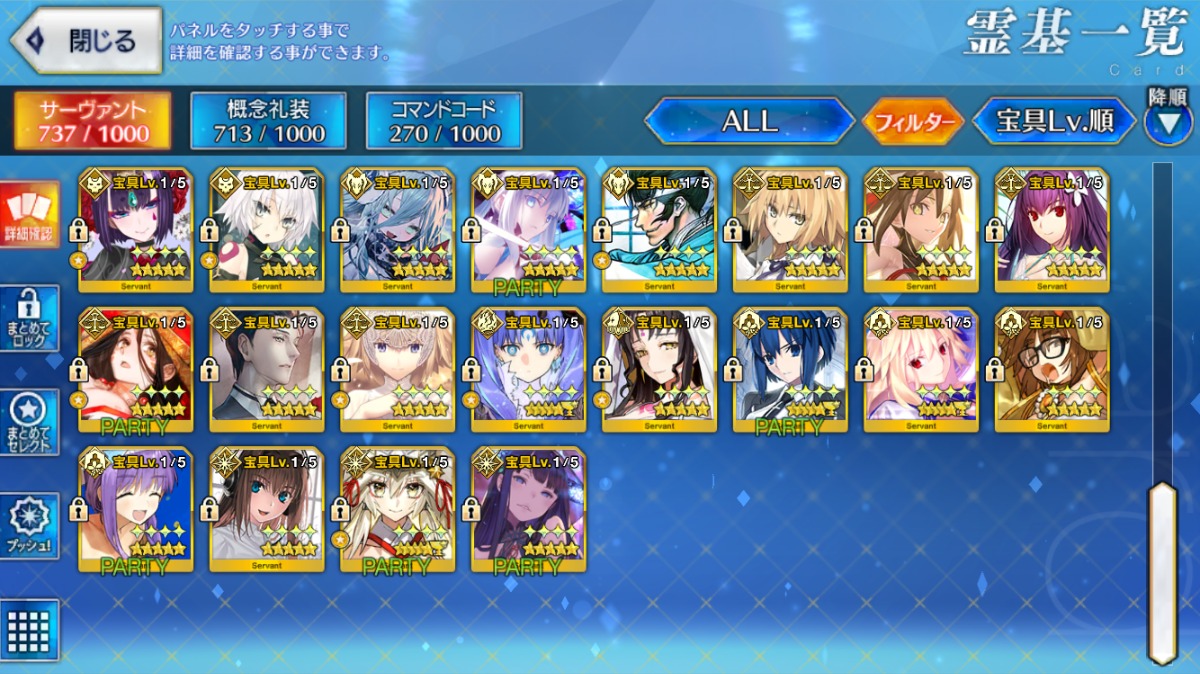
Task: Toggle the grid view layout button
Action: 29,629
